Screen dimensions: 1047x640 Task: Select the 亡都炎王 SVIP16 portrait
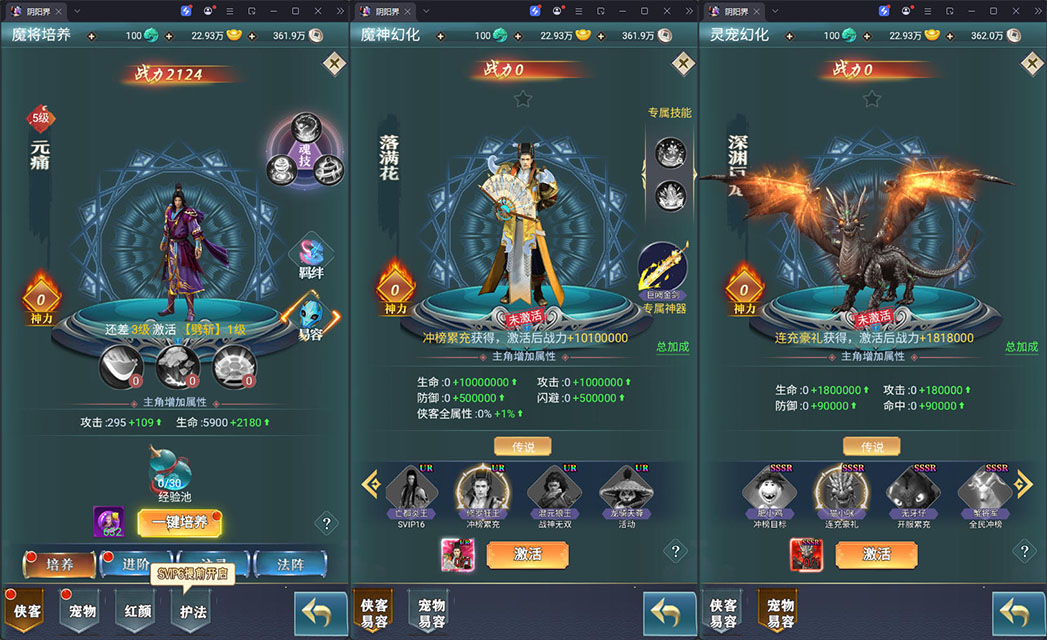[x=412, y=490]
